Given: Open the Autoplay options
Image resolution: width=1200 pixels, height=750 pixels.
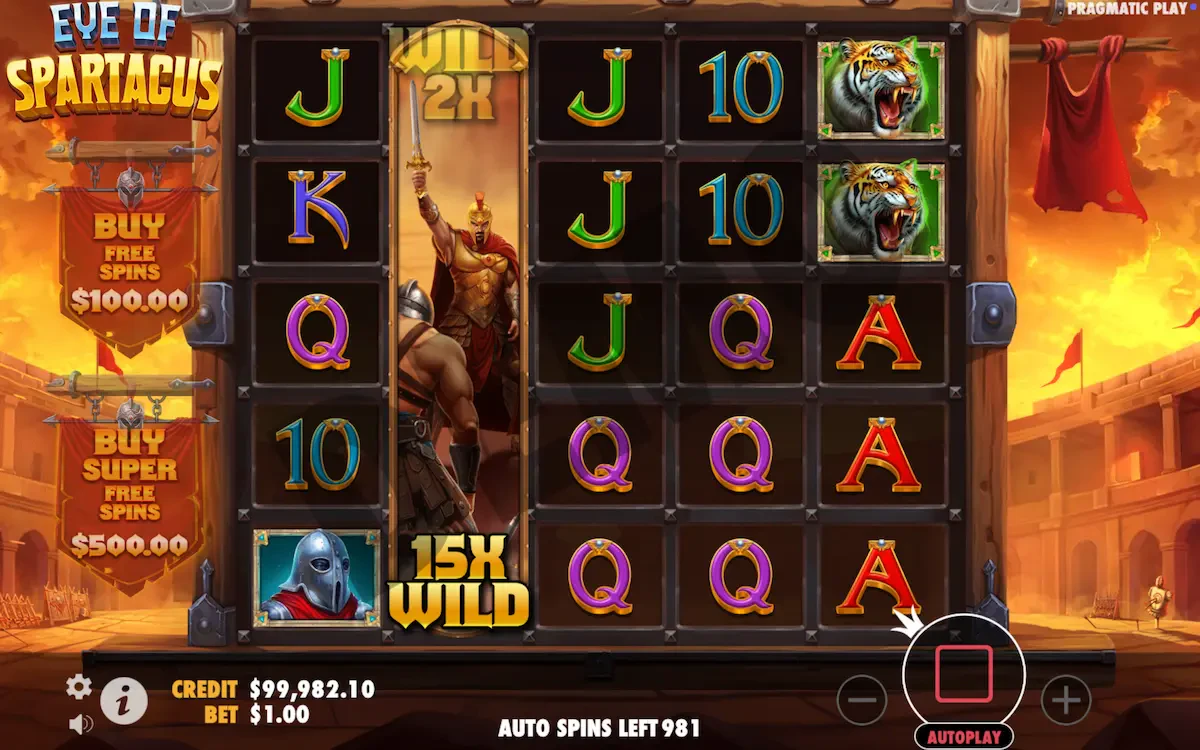Looking at the screenshot, I should pyautogui.click(x=963, y=737).
